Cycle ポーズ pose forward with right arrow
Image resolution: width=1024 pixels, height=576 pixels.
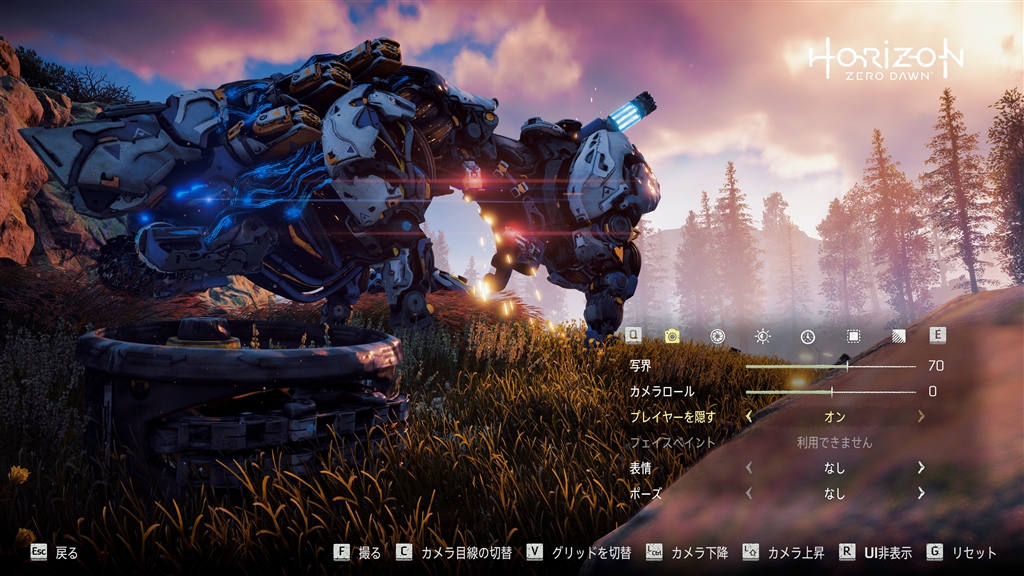[x=920, y=493]
